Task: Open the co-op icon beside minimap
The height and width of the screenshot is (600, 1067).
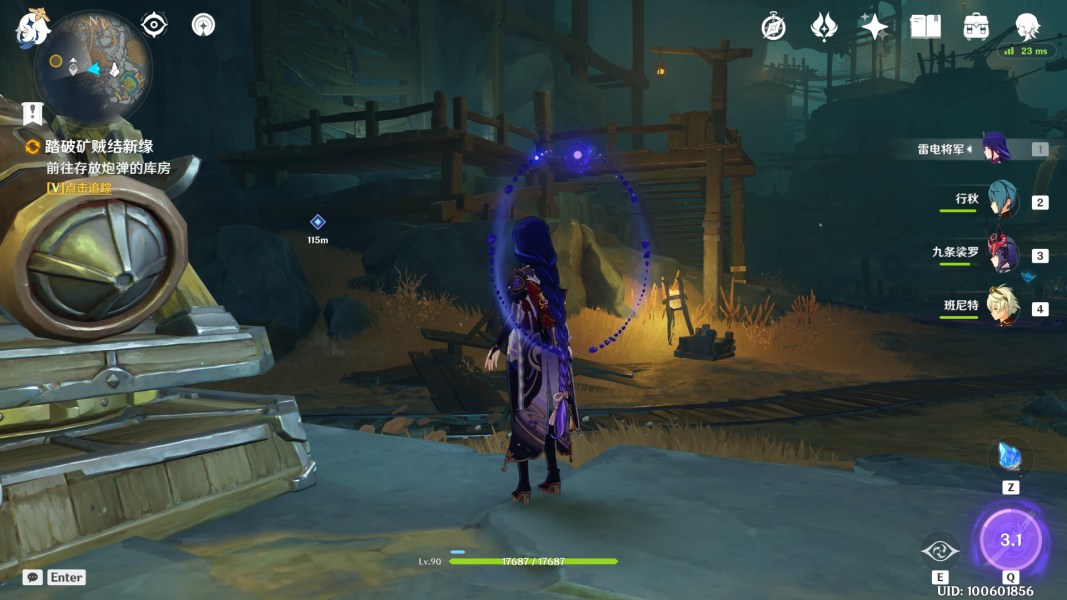Action: 203,24
